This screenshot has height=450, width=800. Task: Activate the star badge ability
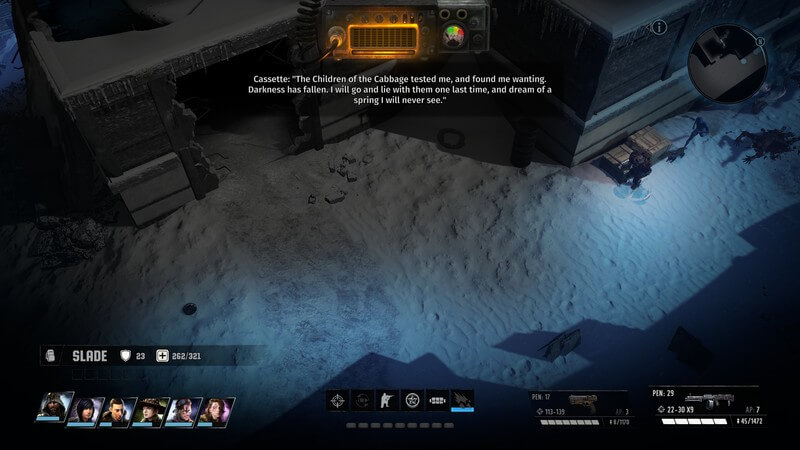(411, 400)
